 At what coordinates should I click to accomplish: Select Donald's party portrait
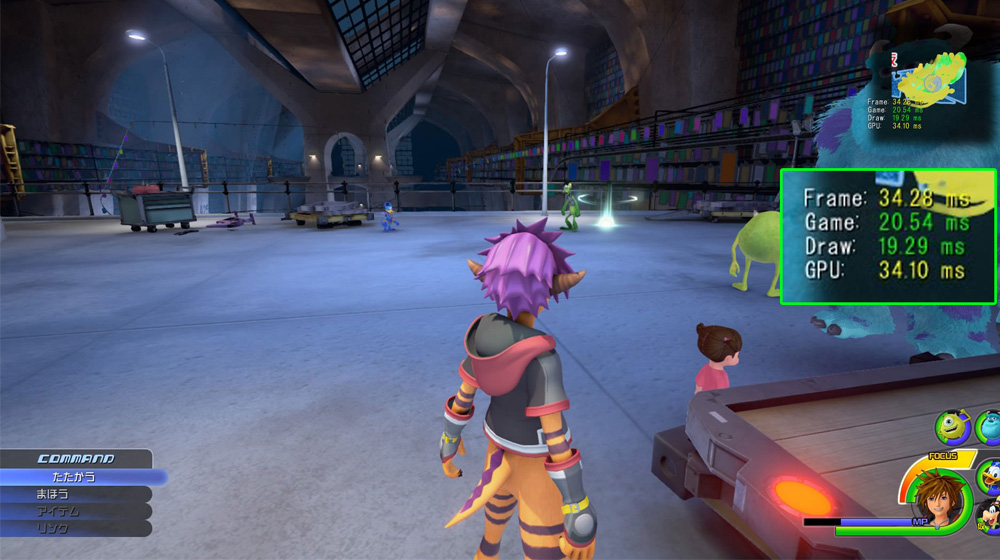(989, 475)
